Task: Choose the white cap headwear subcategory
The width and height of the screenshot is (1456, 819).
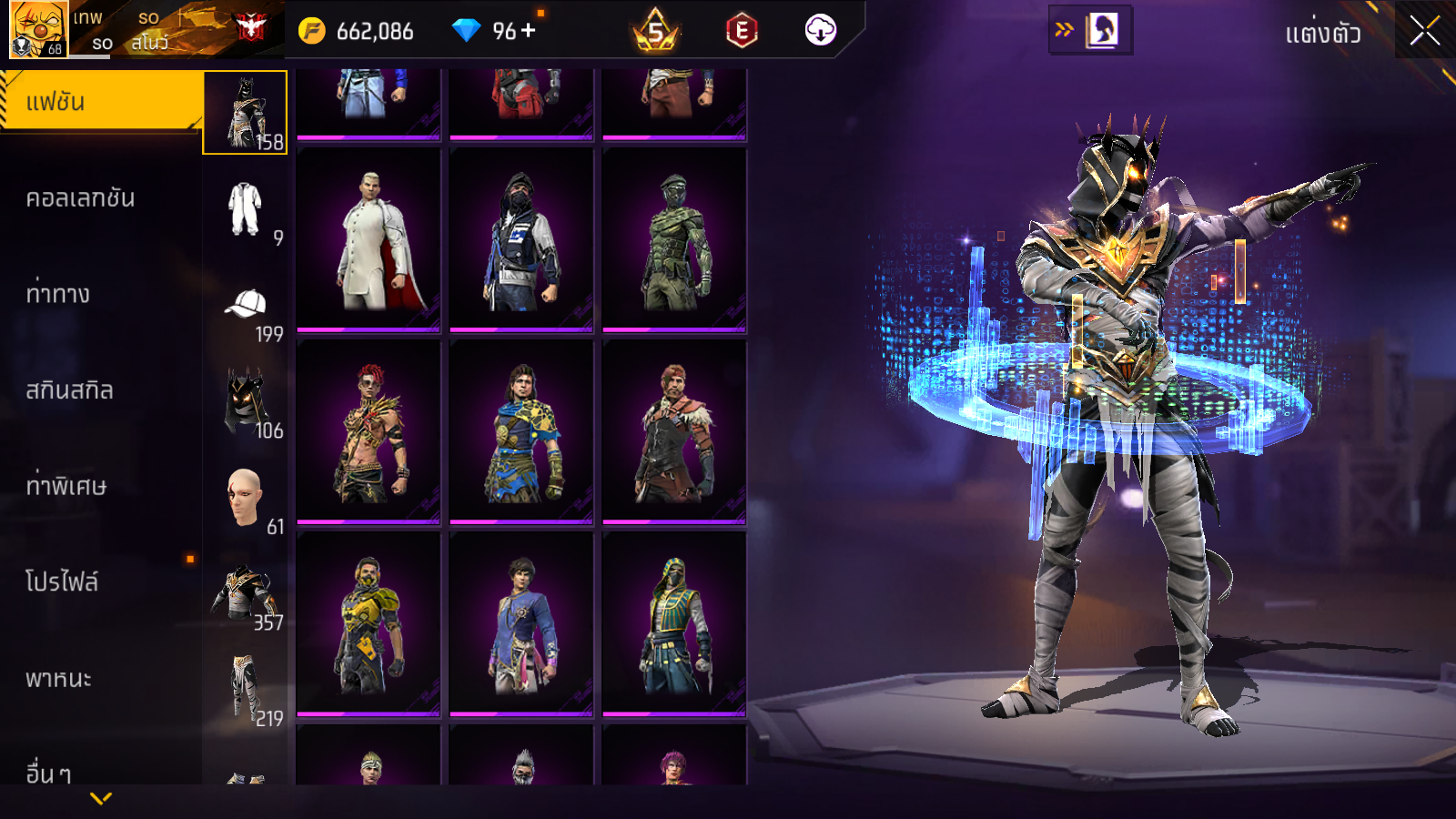Action: [x=245, y=305]
